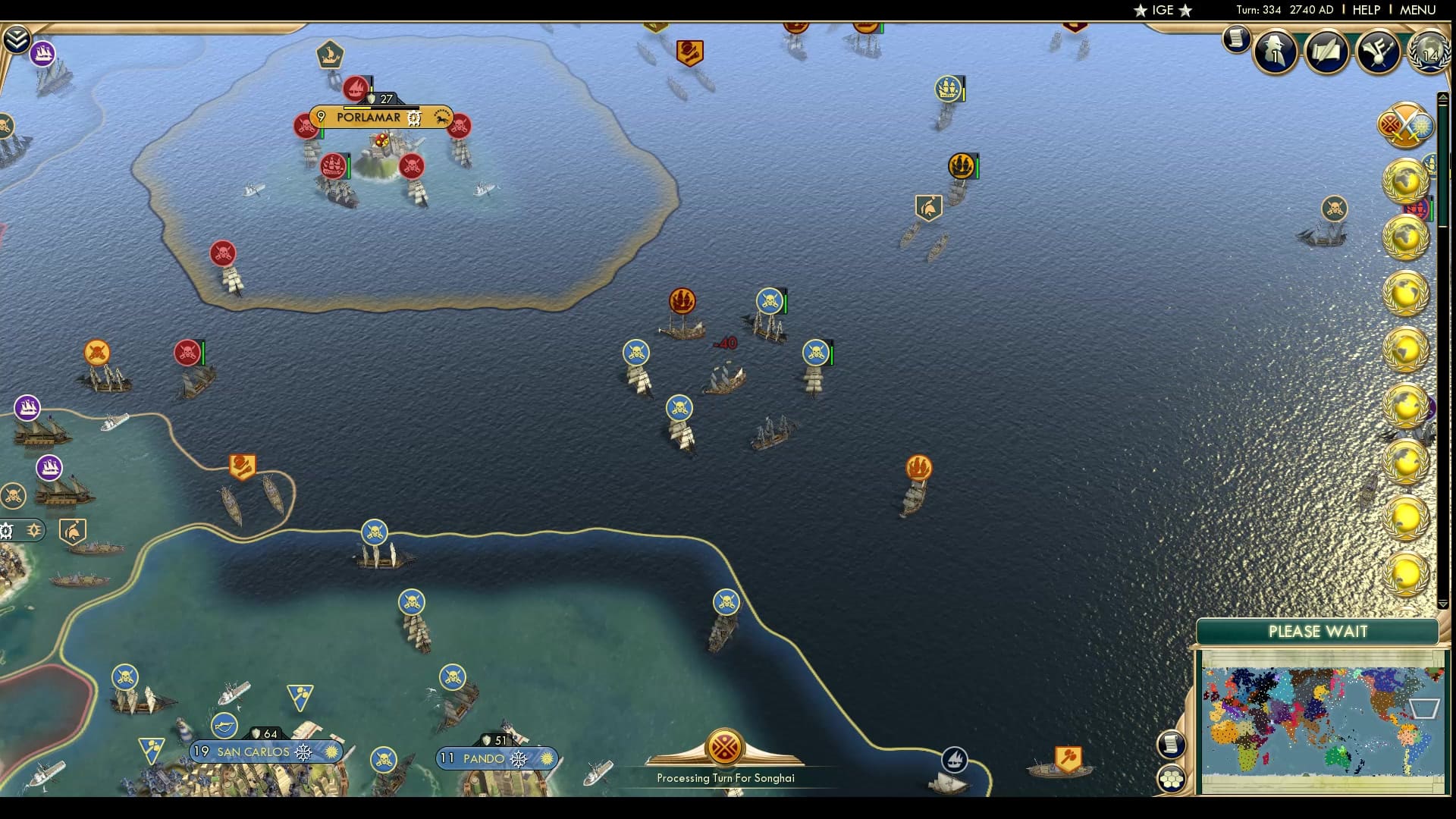Toggle the Strategic View hex icon near minimap

(1172, 779)
